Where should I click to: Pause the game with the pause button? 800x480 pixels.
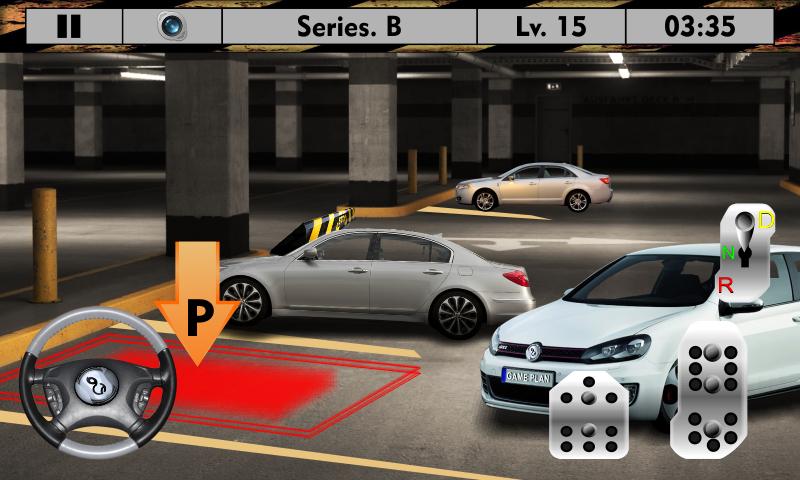(69, 27)
